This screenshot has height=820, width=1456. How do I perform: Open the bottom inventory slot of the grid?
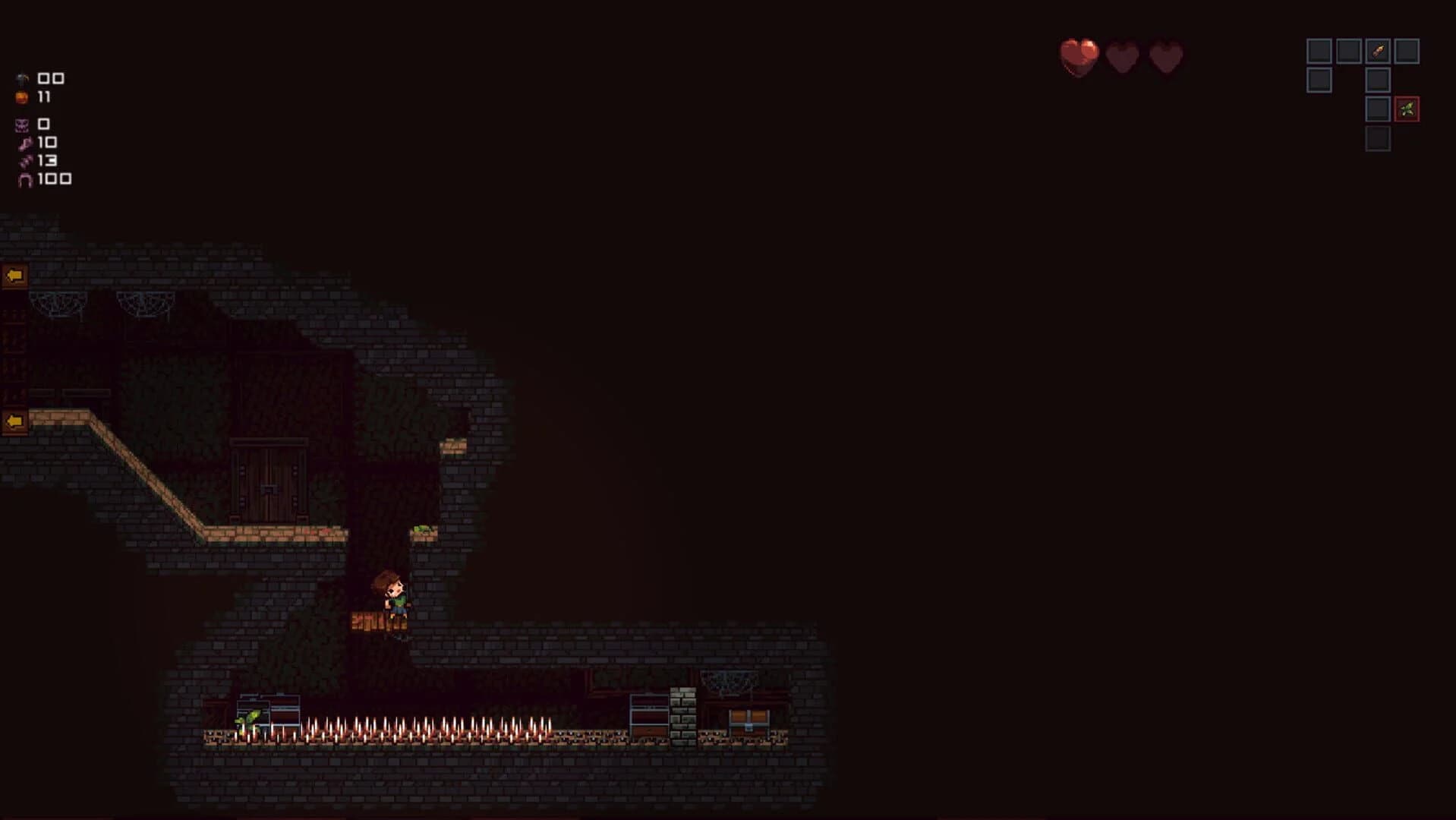[x=1378, y=138]
